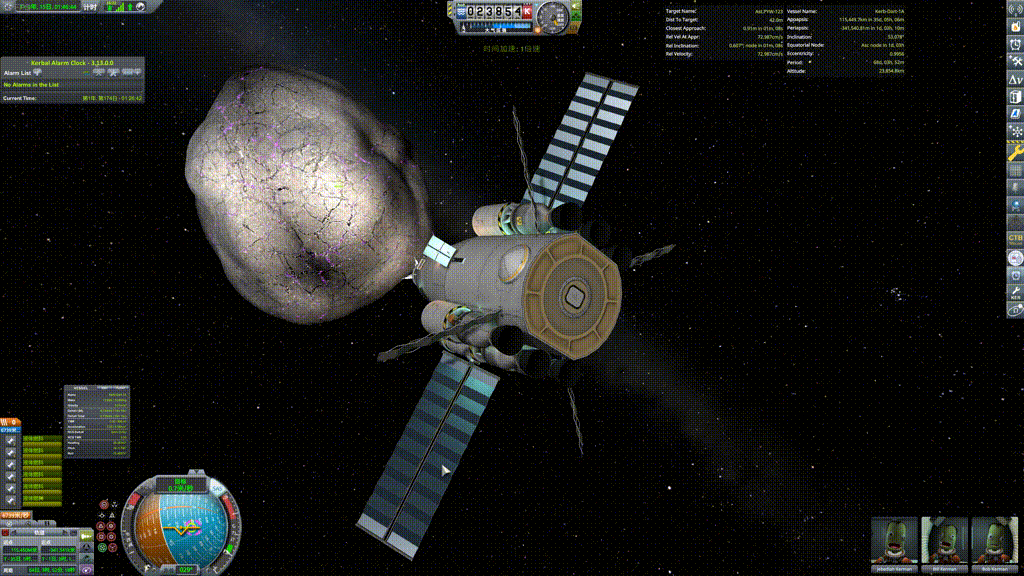Select the middle Kerbal crew portrait
The image size is (1024, 576).
944,541
